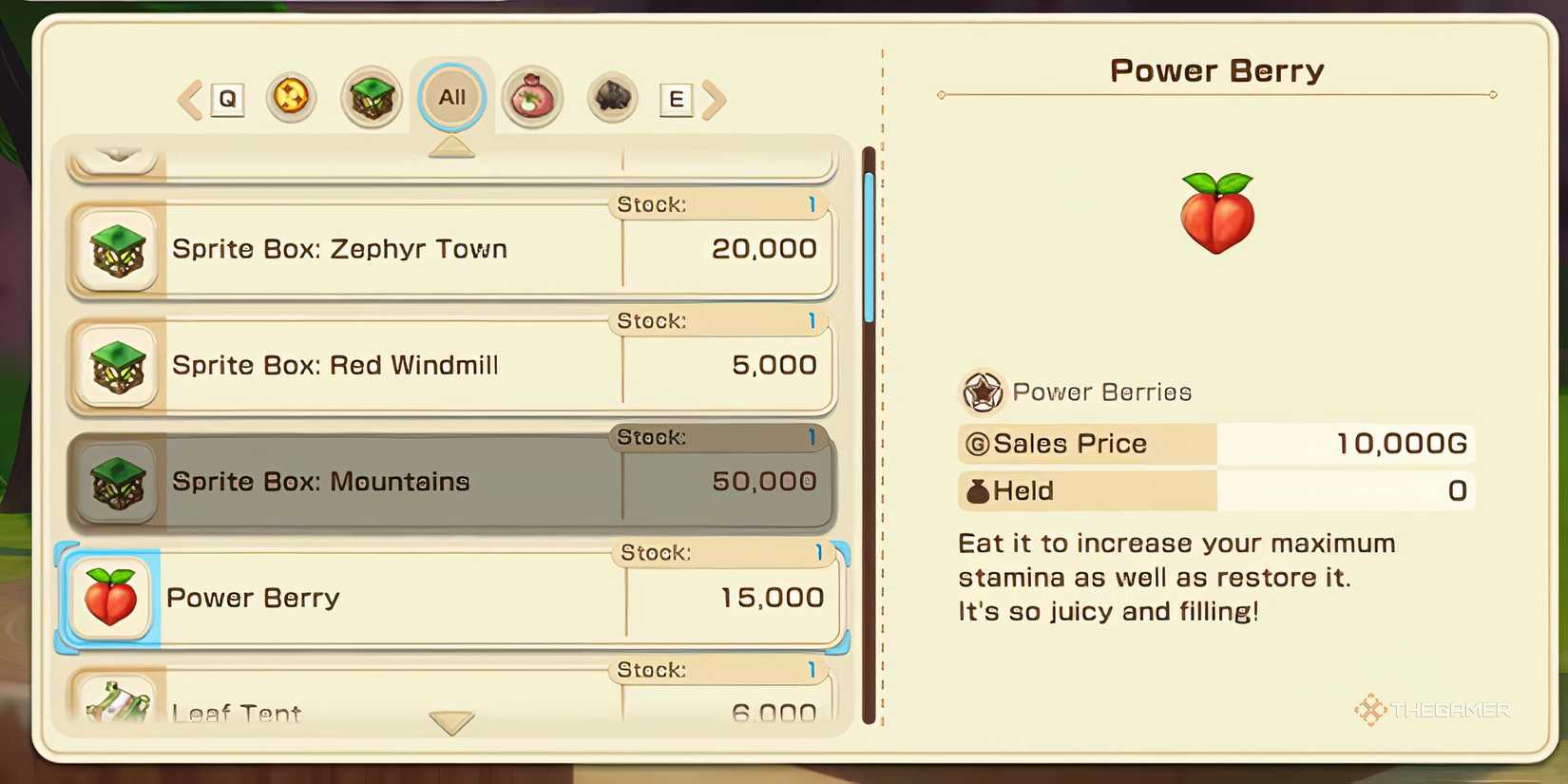Open the gold coin shop category icon
This screenshot has width=1568, height=784.
tap(292, 96)
